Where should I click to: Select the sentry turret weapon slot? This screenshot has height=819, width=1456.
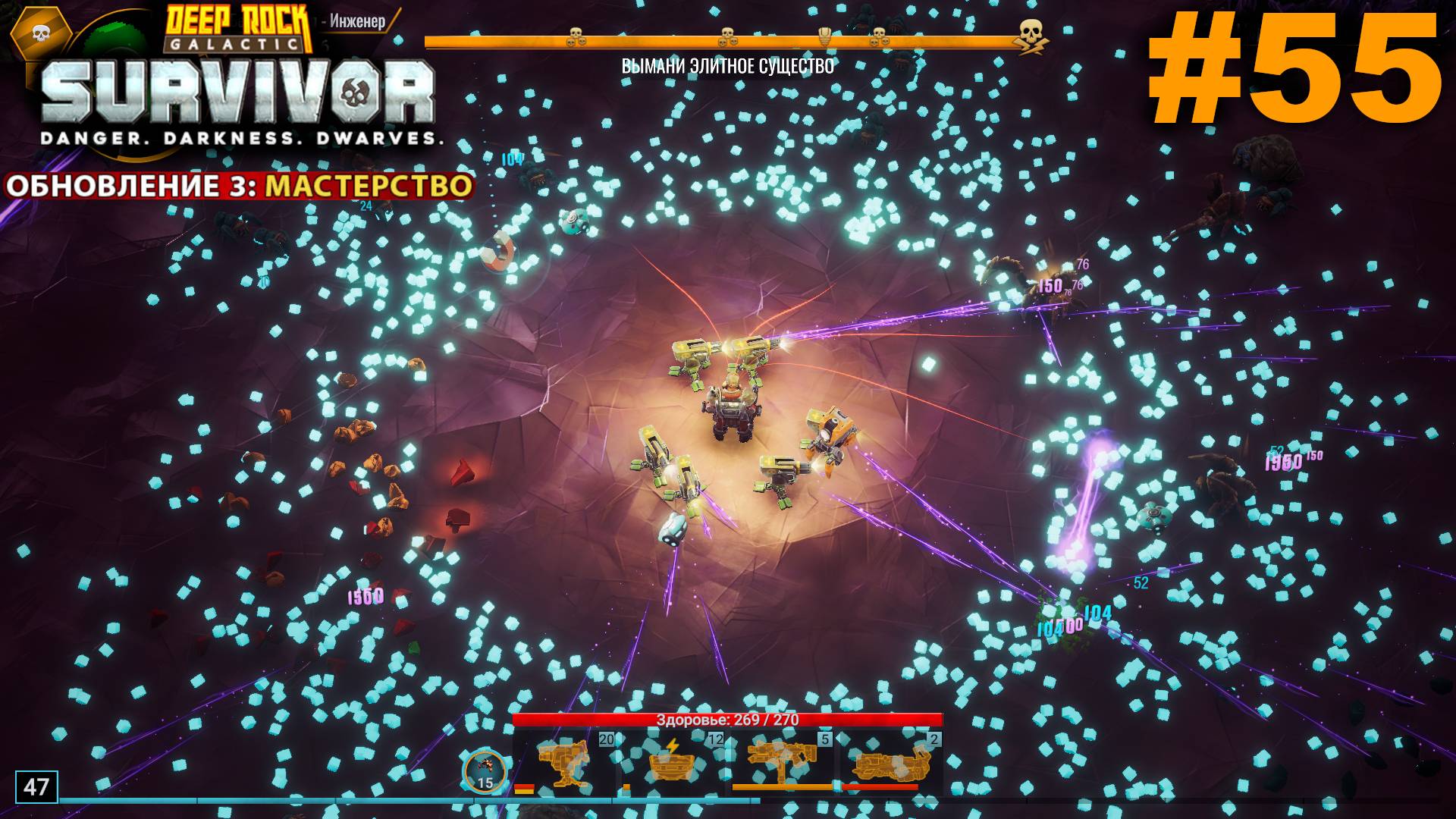[564, 763]
